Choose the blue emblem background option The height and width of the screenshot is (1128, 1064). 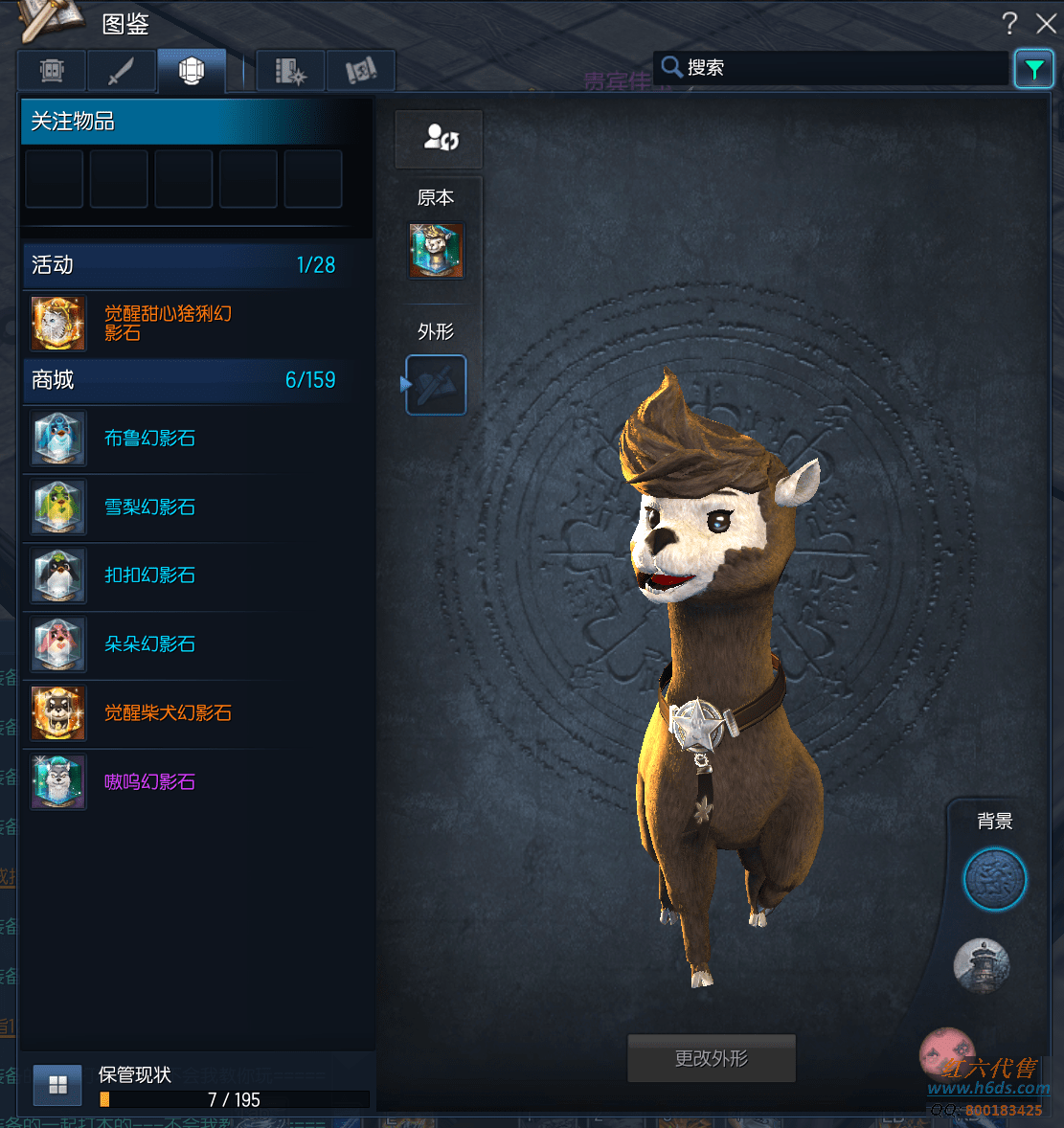pos(994,879)
